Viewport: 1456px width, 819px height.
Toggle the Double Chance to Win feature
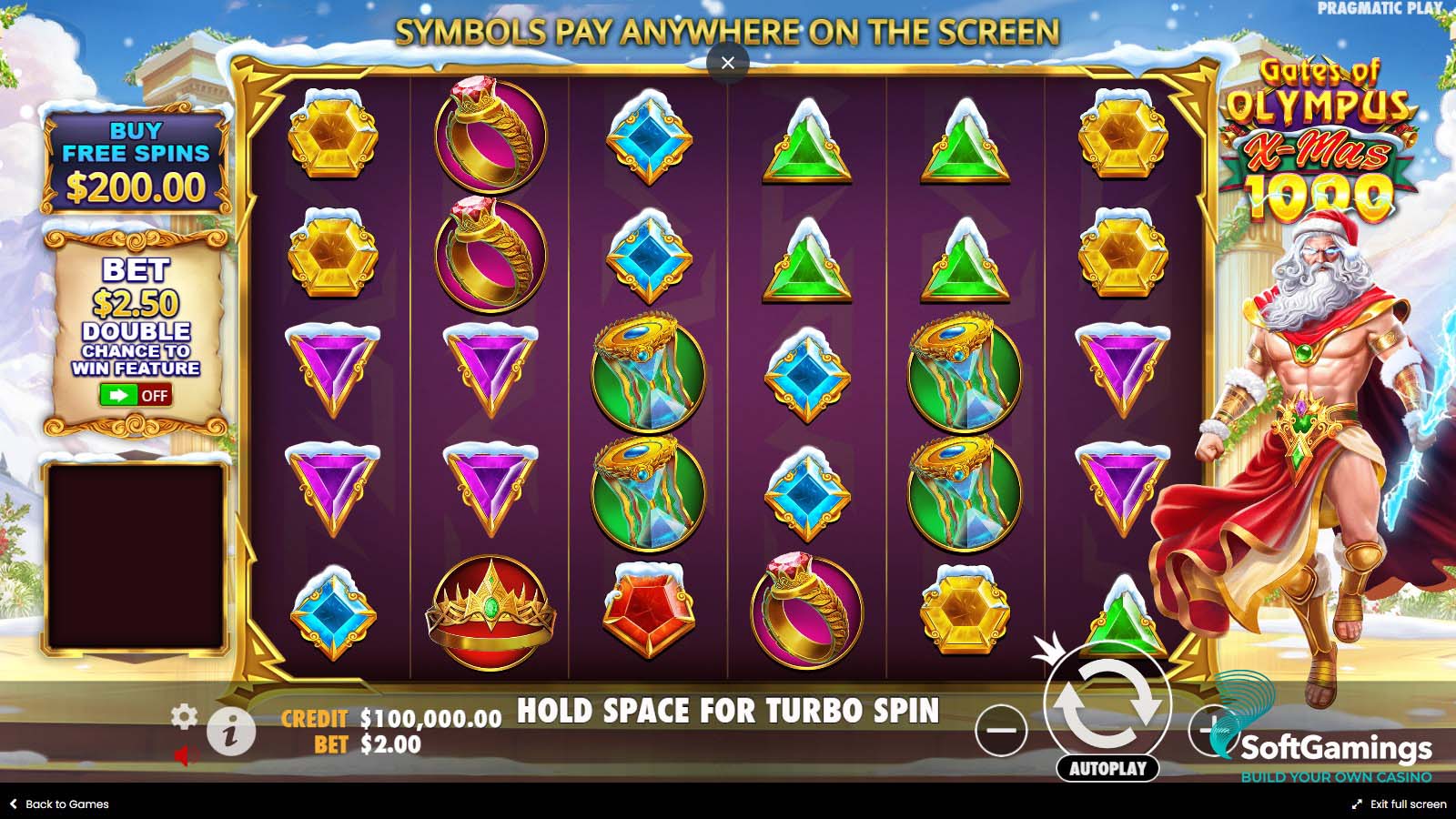coord(136,395)
